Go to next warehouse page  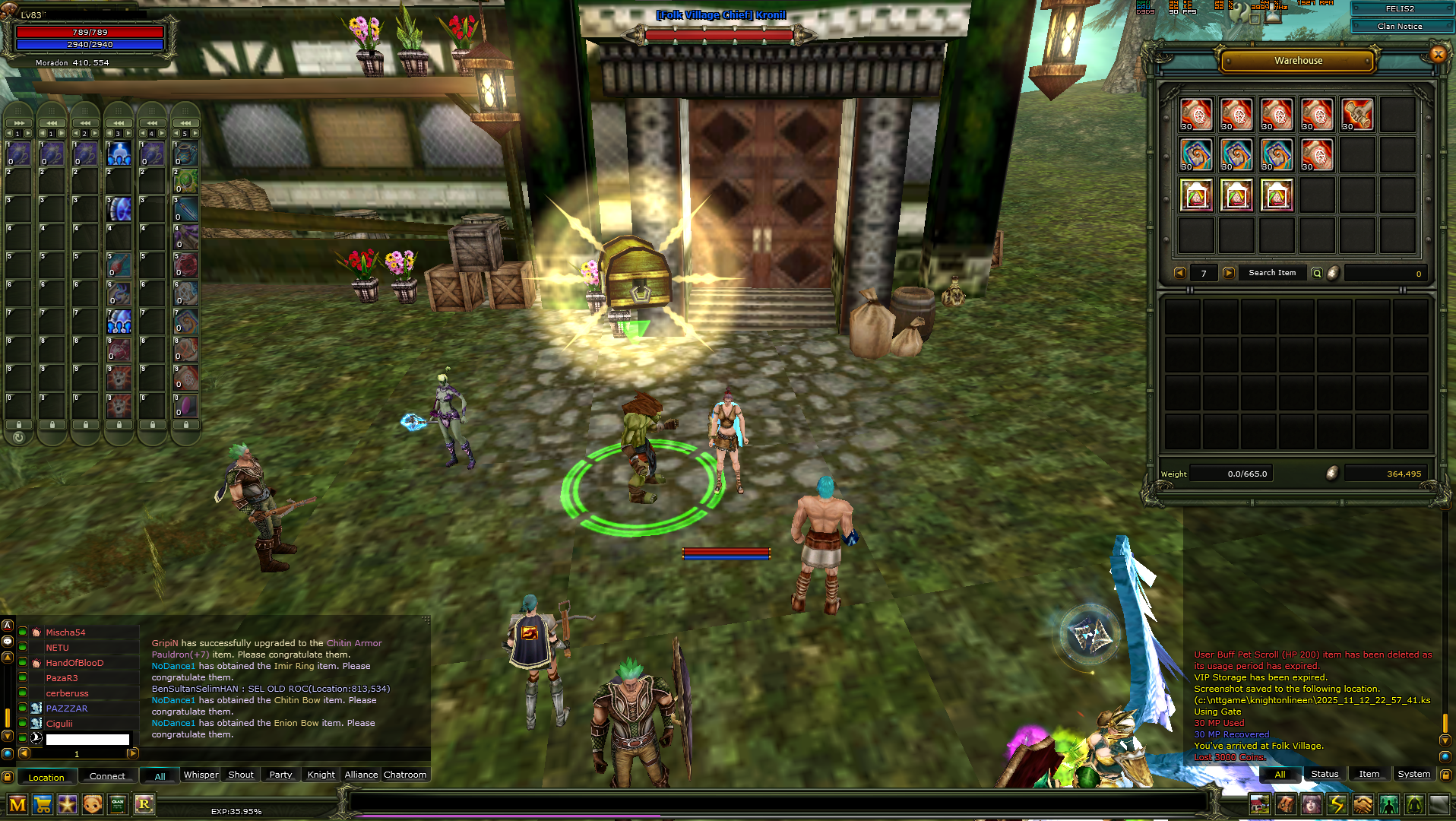[x=1229, y=273]
